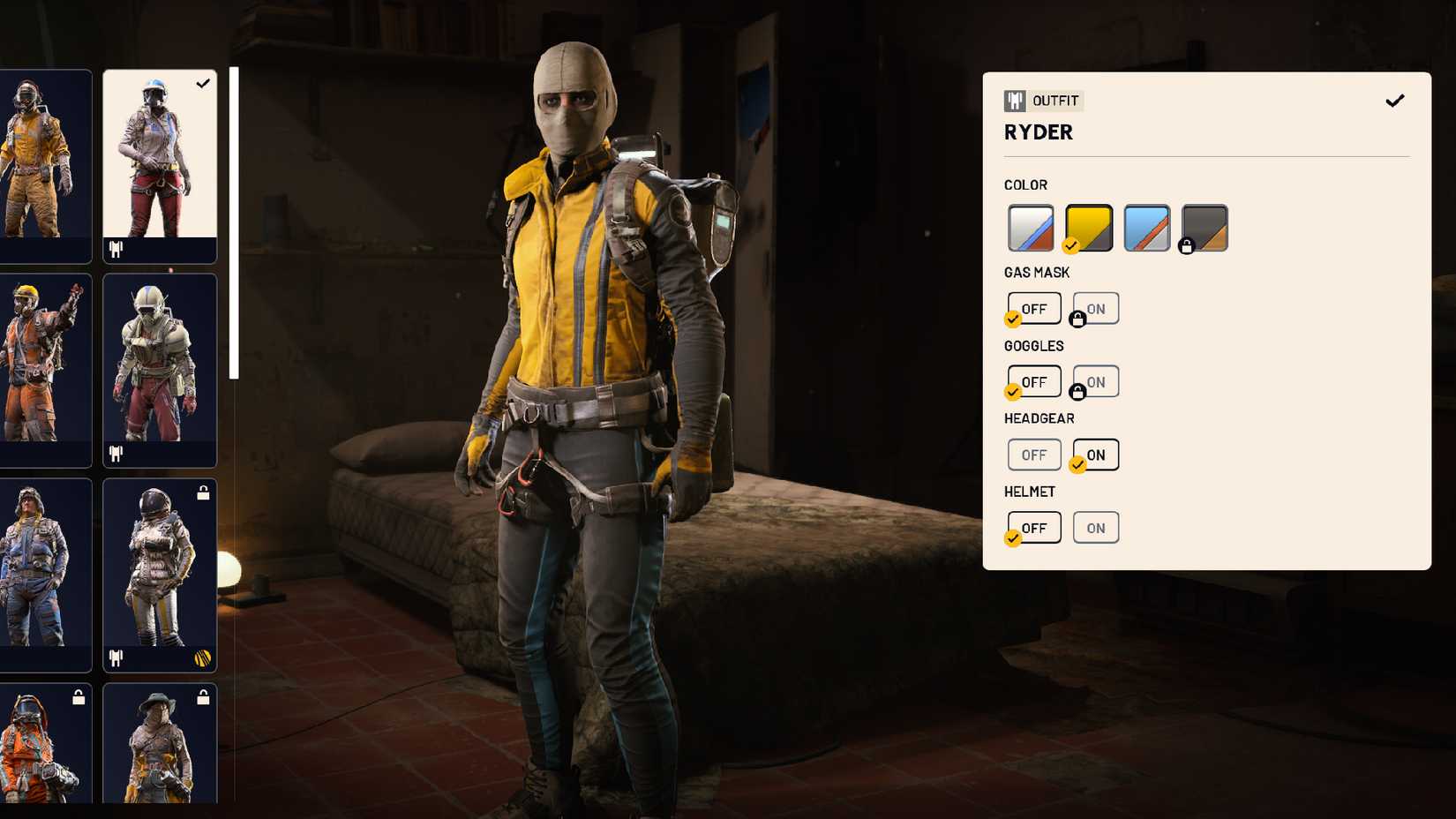Click the outfit badge under the selected Ryder thumbnail

[x=114, y=251]
